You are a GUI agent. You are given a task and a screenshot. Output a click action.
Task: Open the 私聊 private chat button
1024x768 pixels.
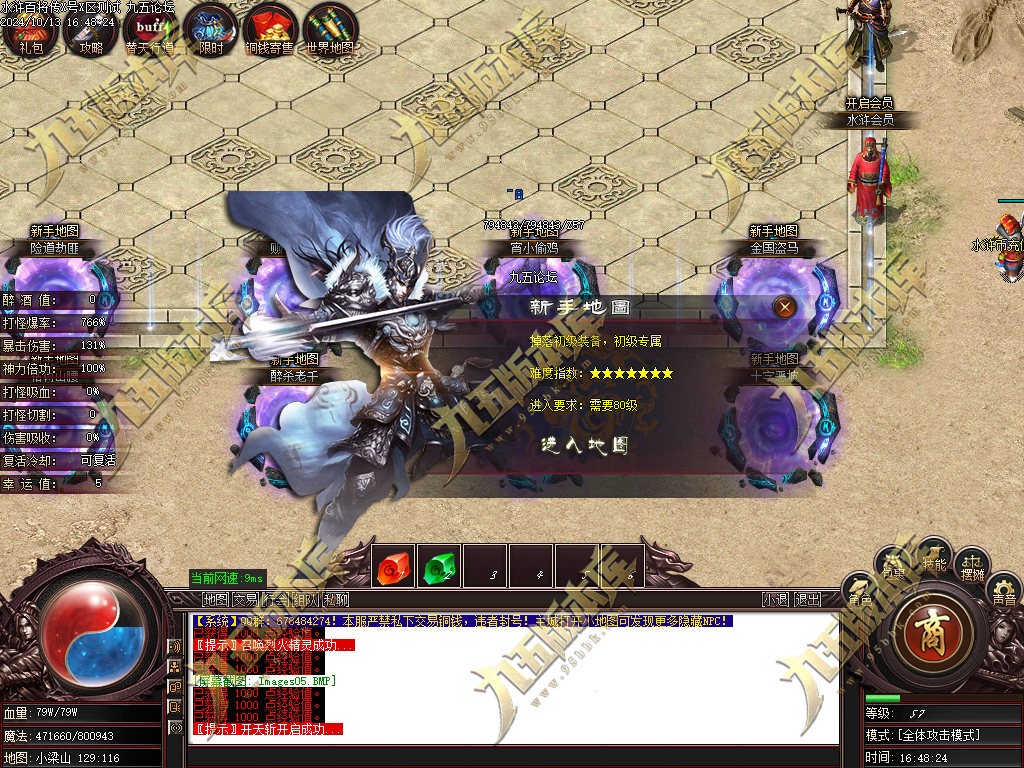pyautogui.click(x=336, y=600)
